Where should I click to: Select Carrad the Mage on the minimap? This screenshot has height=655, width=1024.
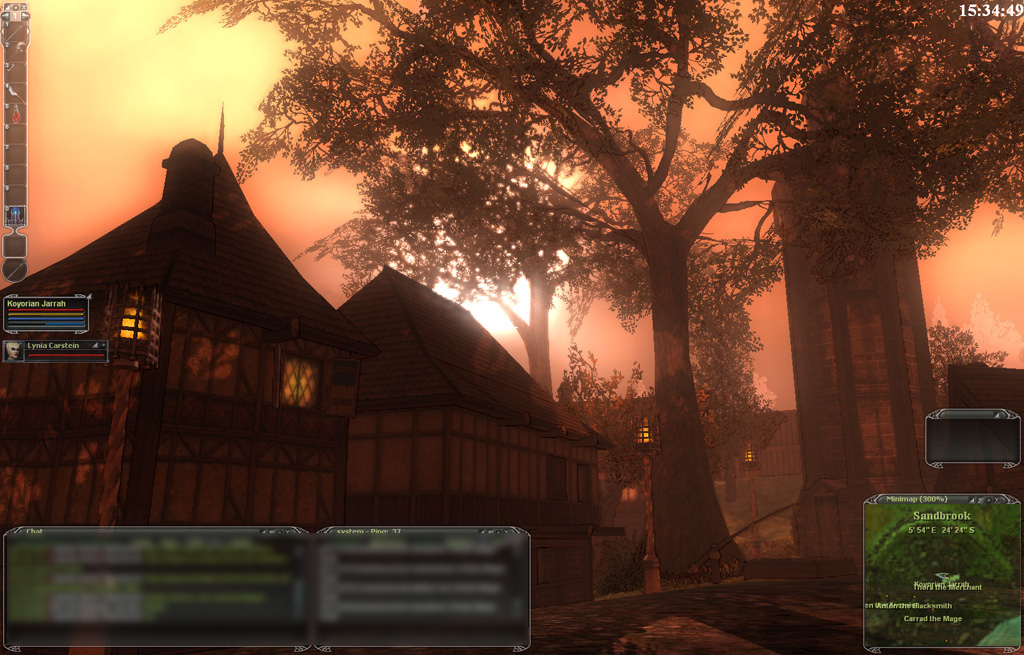[933, 619]
